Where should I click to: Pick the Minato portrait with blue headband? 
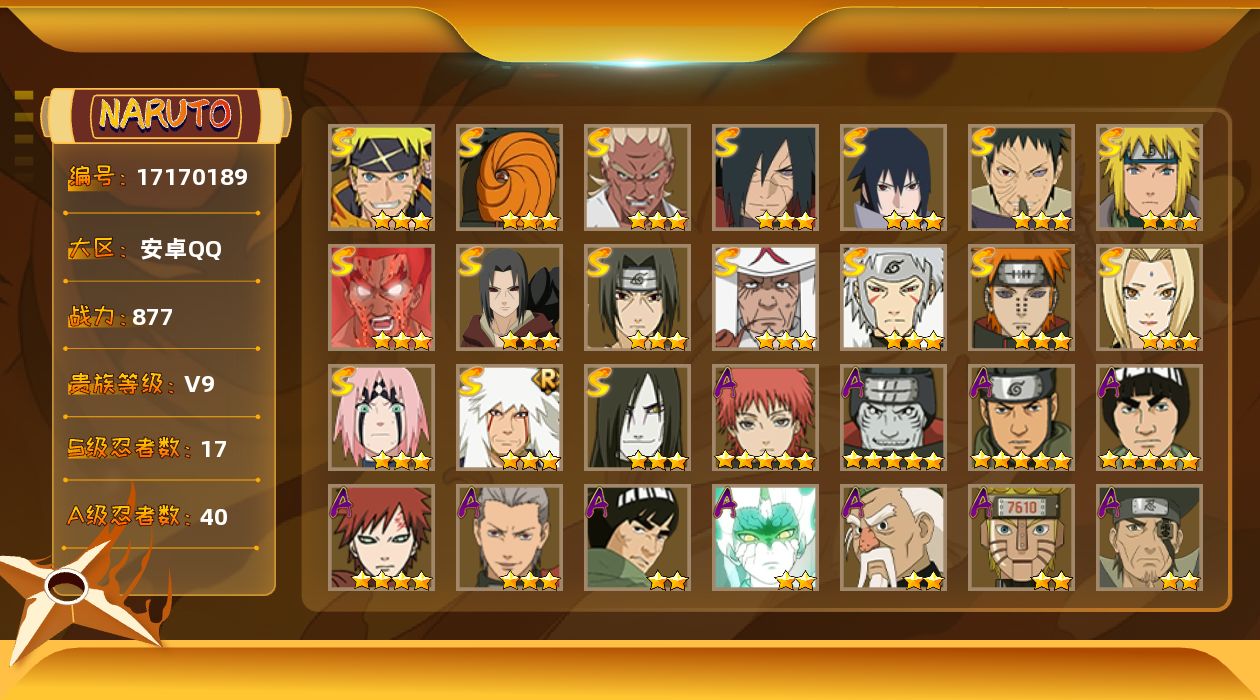pyautogui.click(x=1149, y=177)
